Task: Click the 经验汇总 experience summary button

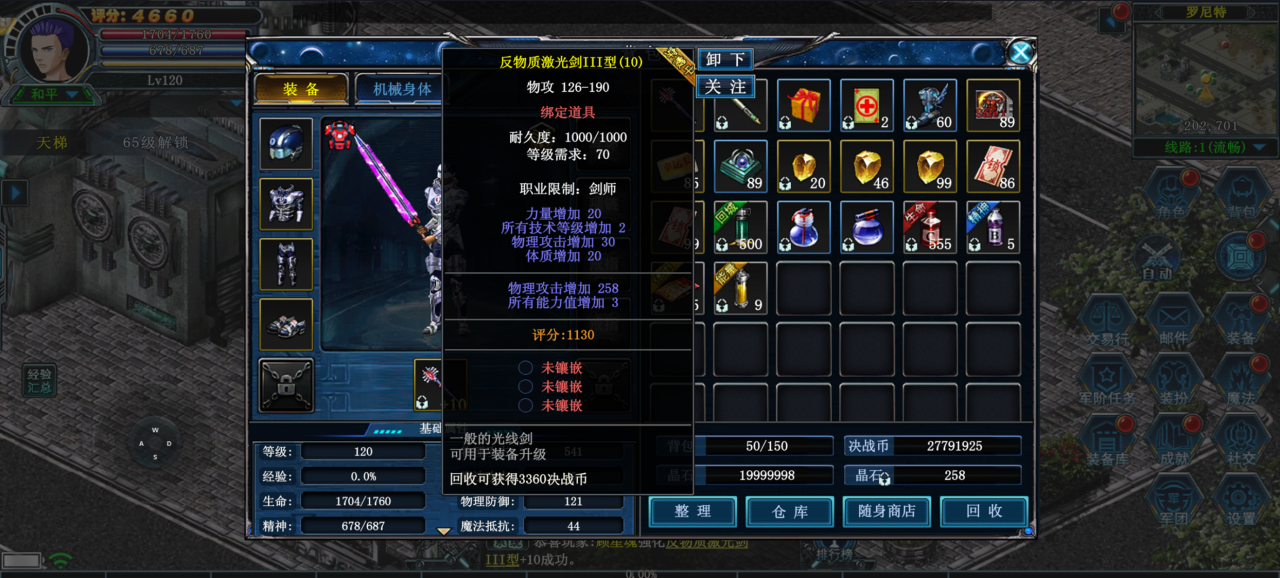Action: 40,380
